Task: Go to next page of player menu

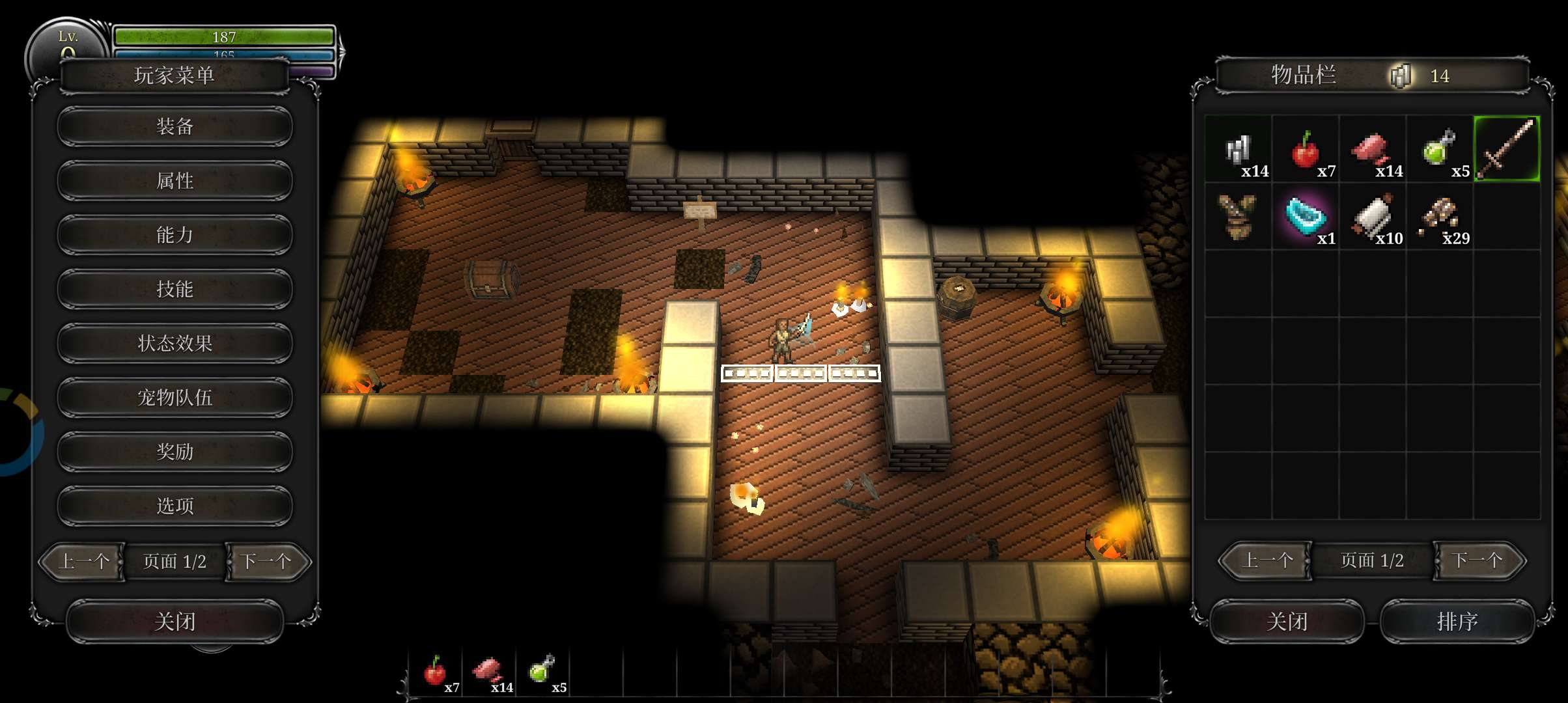Action: click(267, 561)
